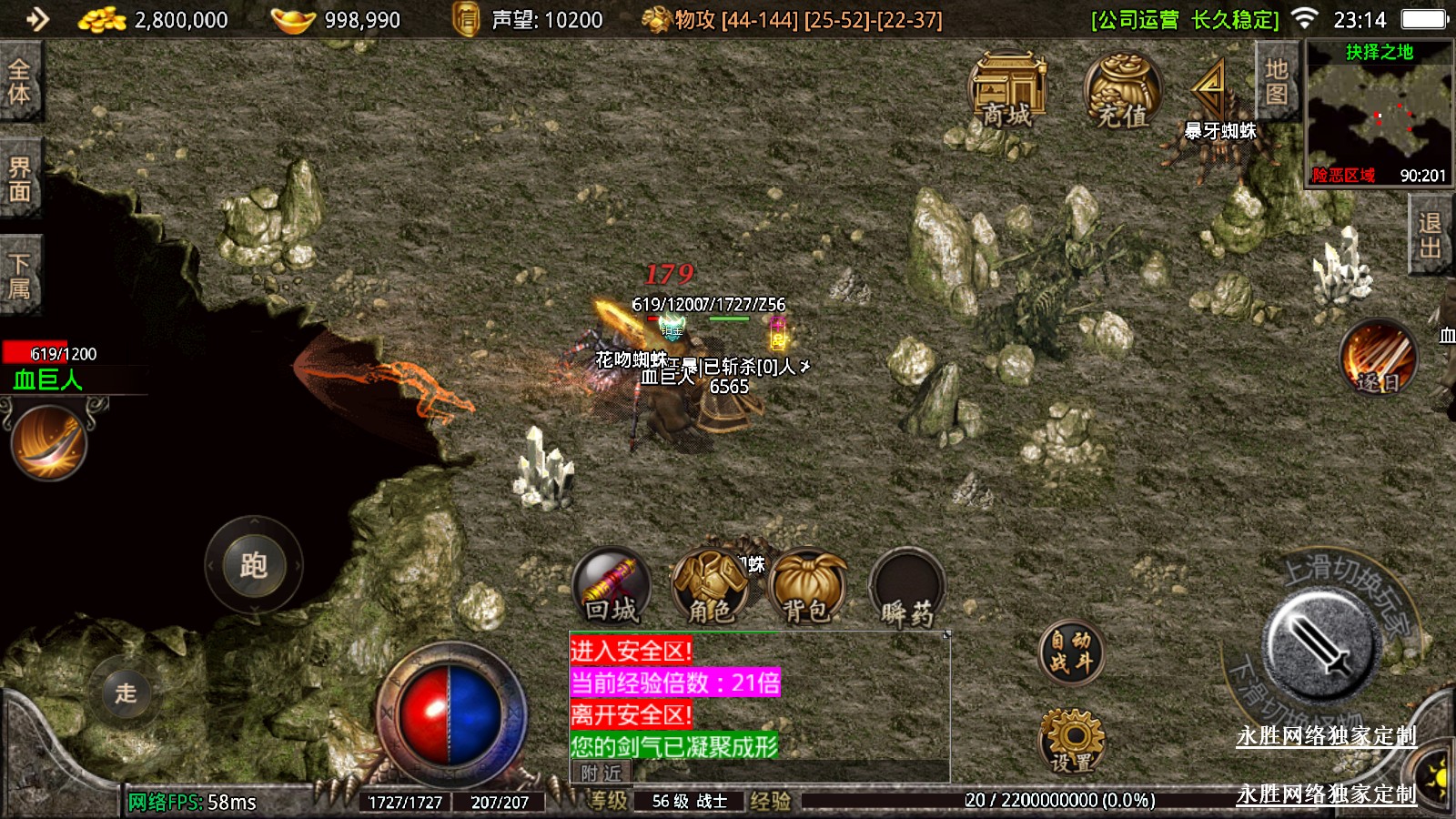Activate the 逐日 skill icon
Viewport: 1456px width, 819px height.
click(x=1378, y=358)
